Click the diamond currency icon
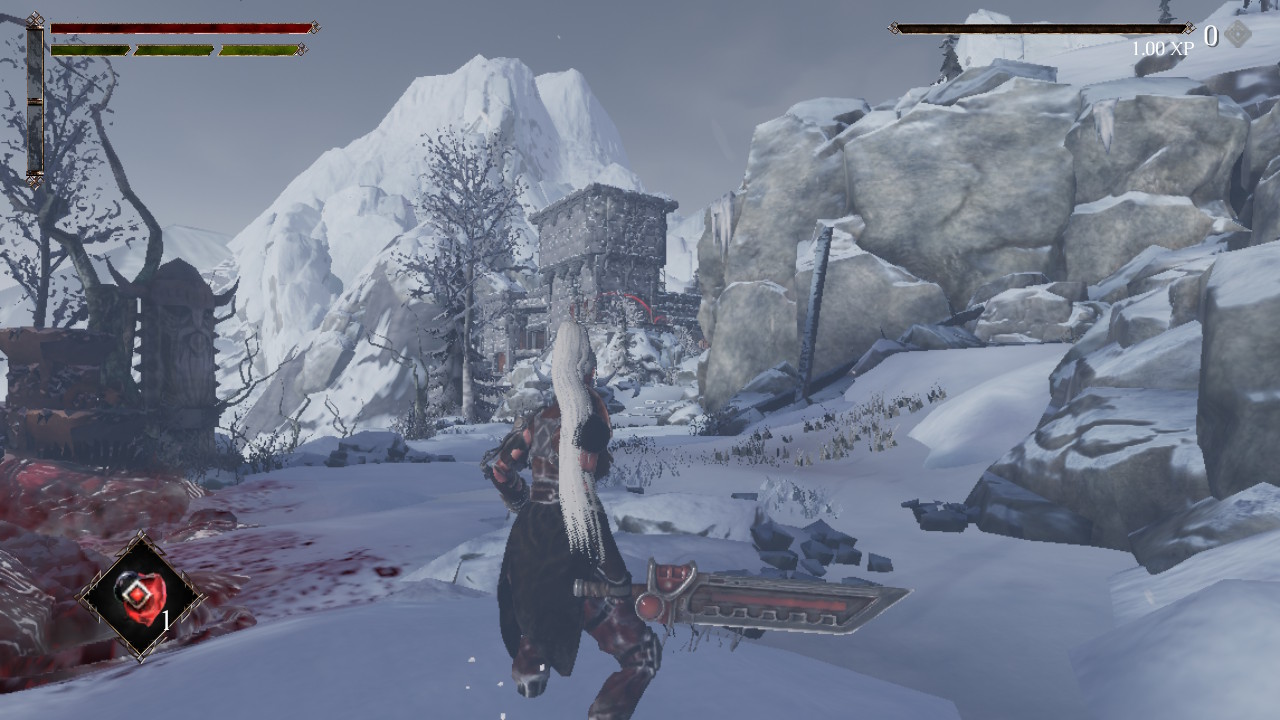The height and width of the screenshot is (720, 1280). [1238, 35]
